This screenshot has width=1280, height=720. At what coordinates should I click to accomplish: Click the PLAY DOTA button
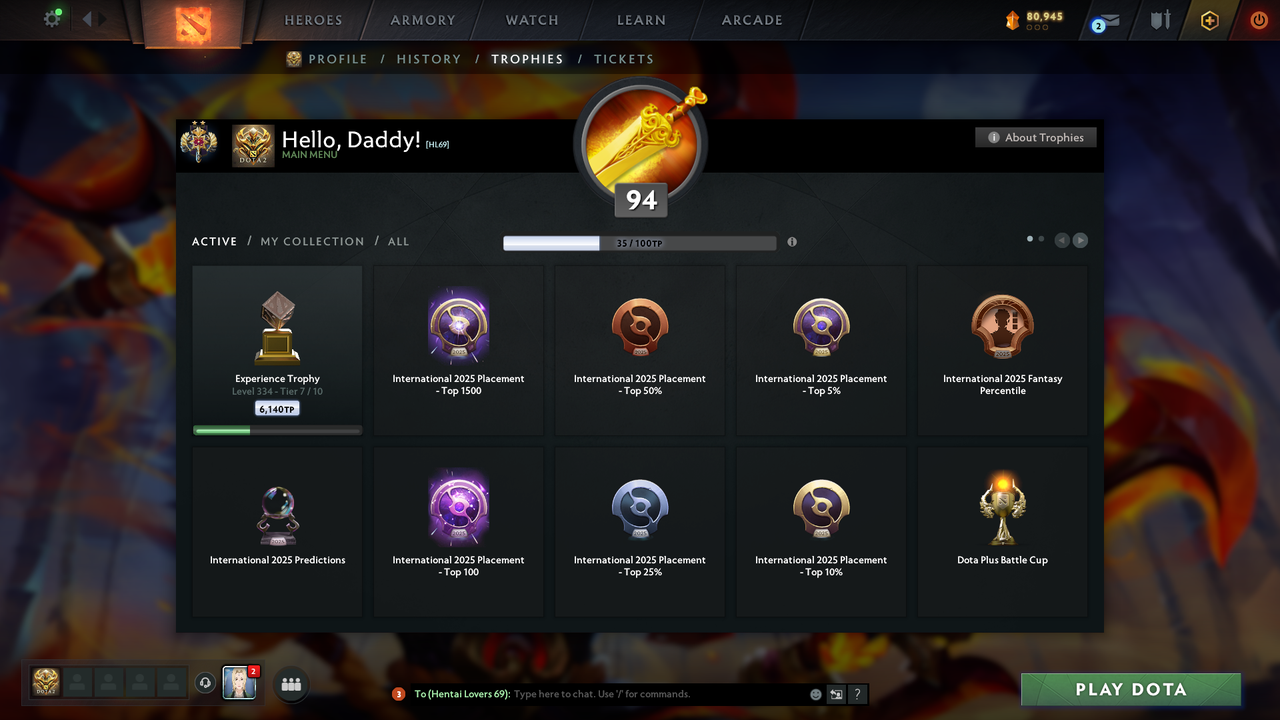point(1130,689)
